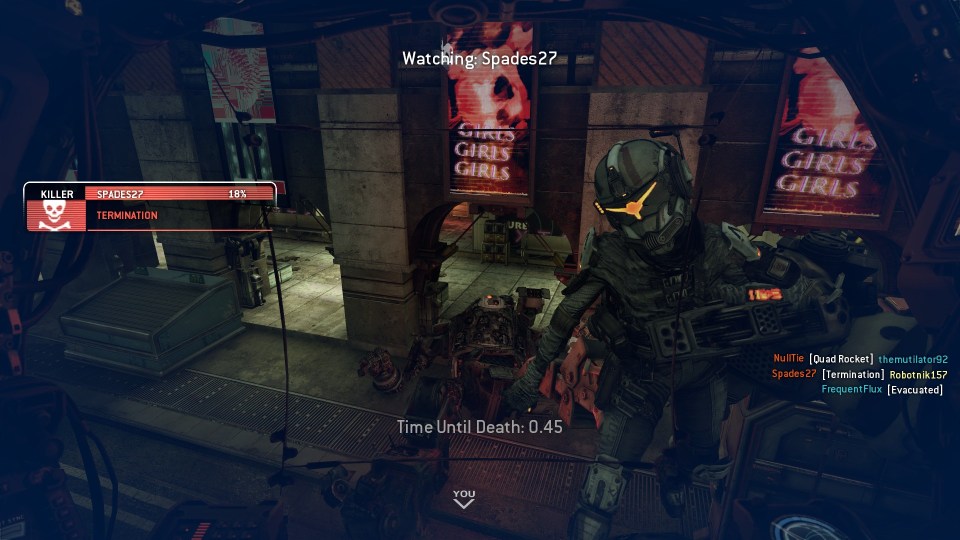Click the Watching: Spades27 spectator label
Screen dimensions: 960x540
pos(479,58)
